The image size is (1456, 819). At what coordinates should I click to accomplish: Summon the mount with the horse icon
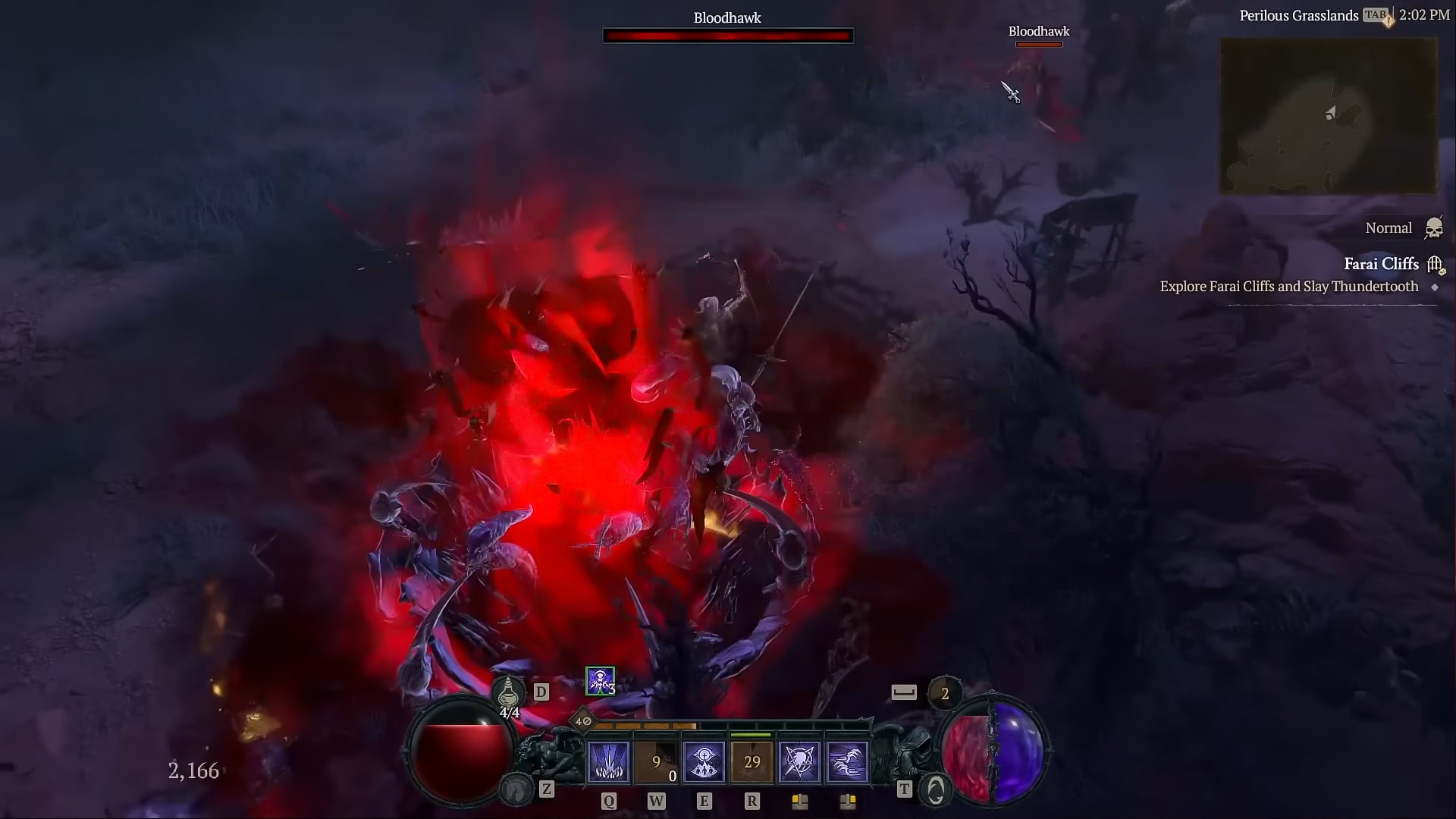pyautogui.click(x=517, y=790)
